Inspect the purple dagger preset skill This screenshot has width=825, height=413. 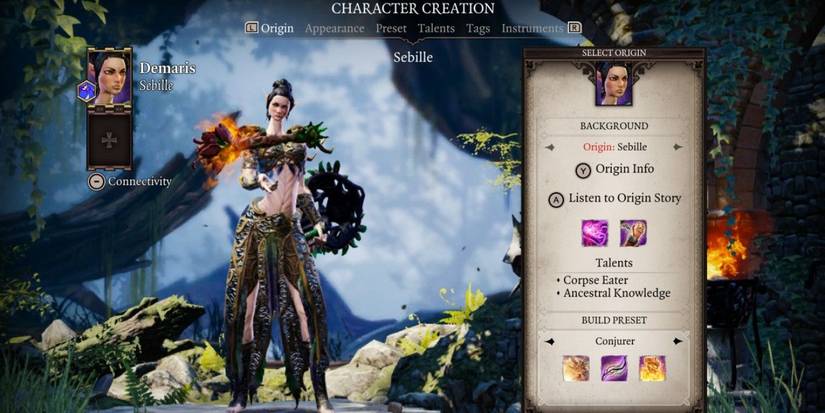pyautogui.click(x=614, y=369)
